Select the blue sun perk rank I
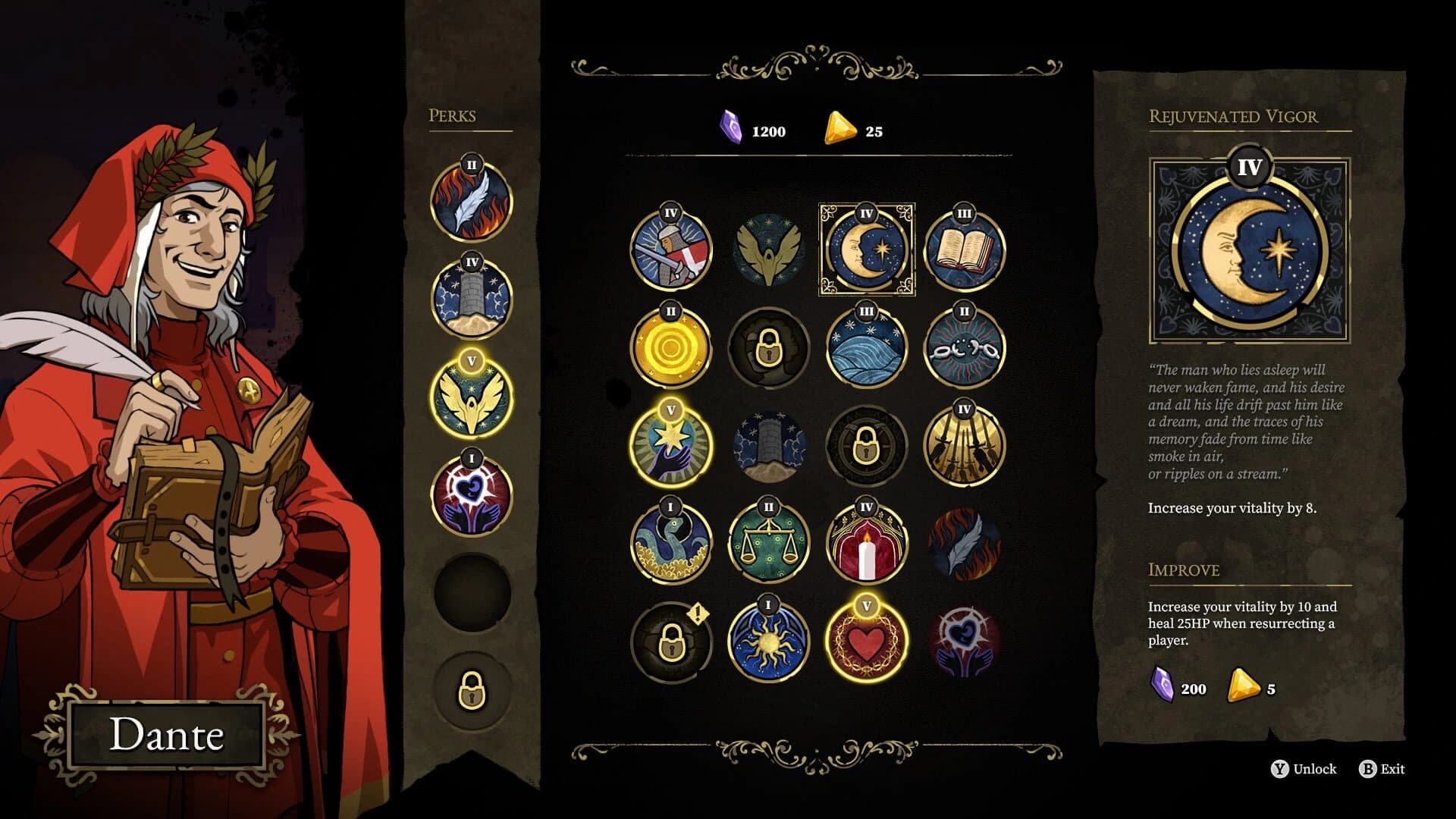 tap(769, 642)
